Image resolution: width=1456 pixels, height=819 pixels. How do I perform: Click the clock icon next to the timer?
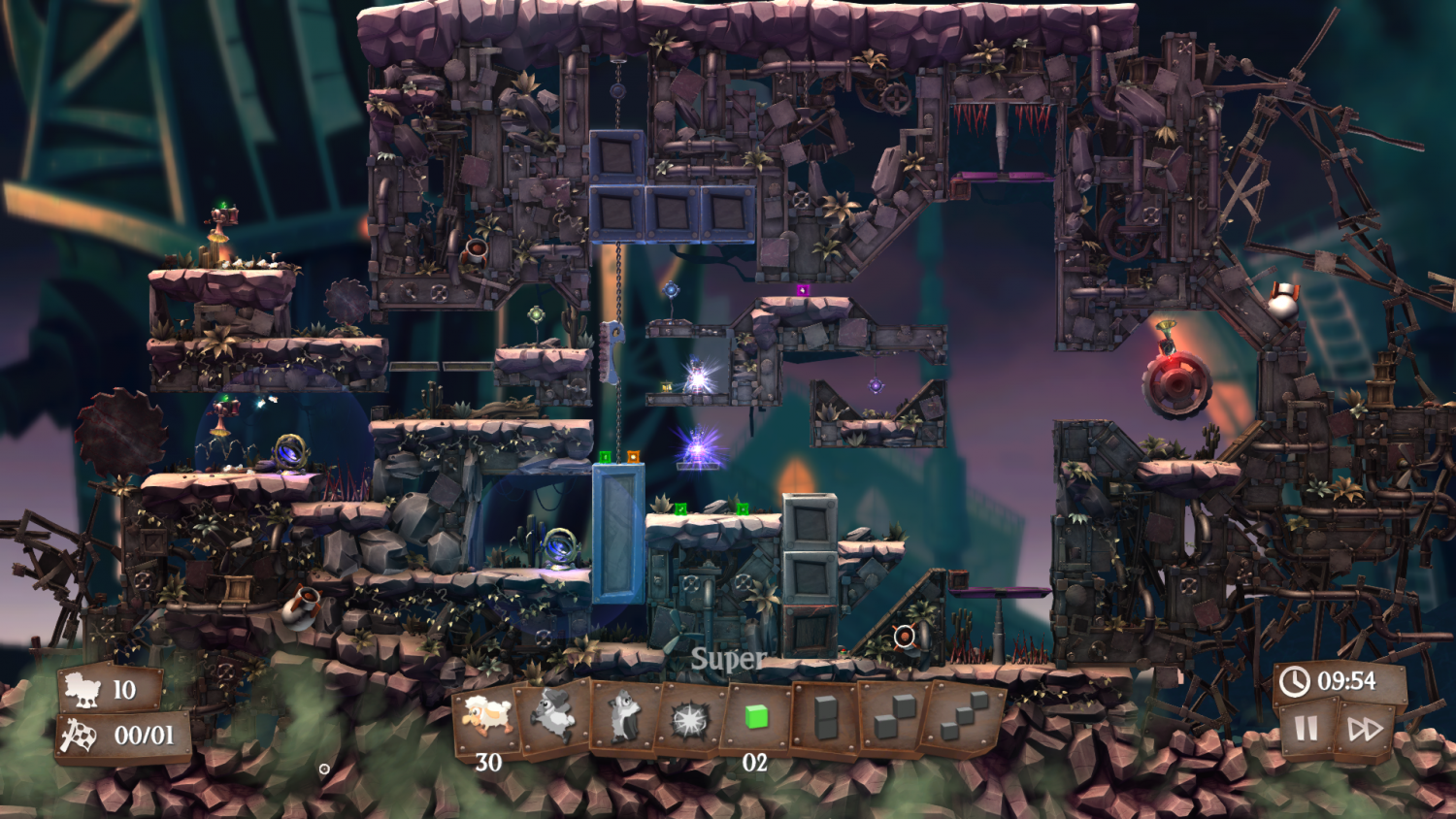click(x=1295, y=681)
